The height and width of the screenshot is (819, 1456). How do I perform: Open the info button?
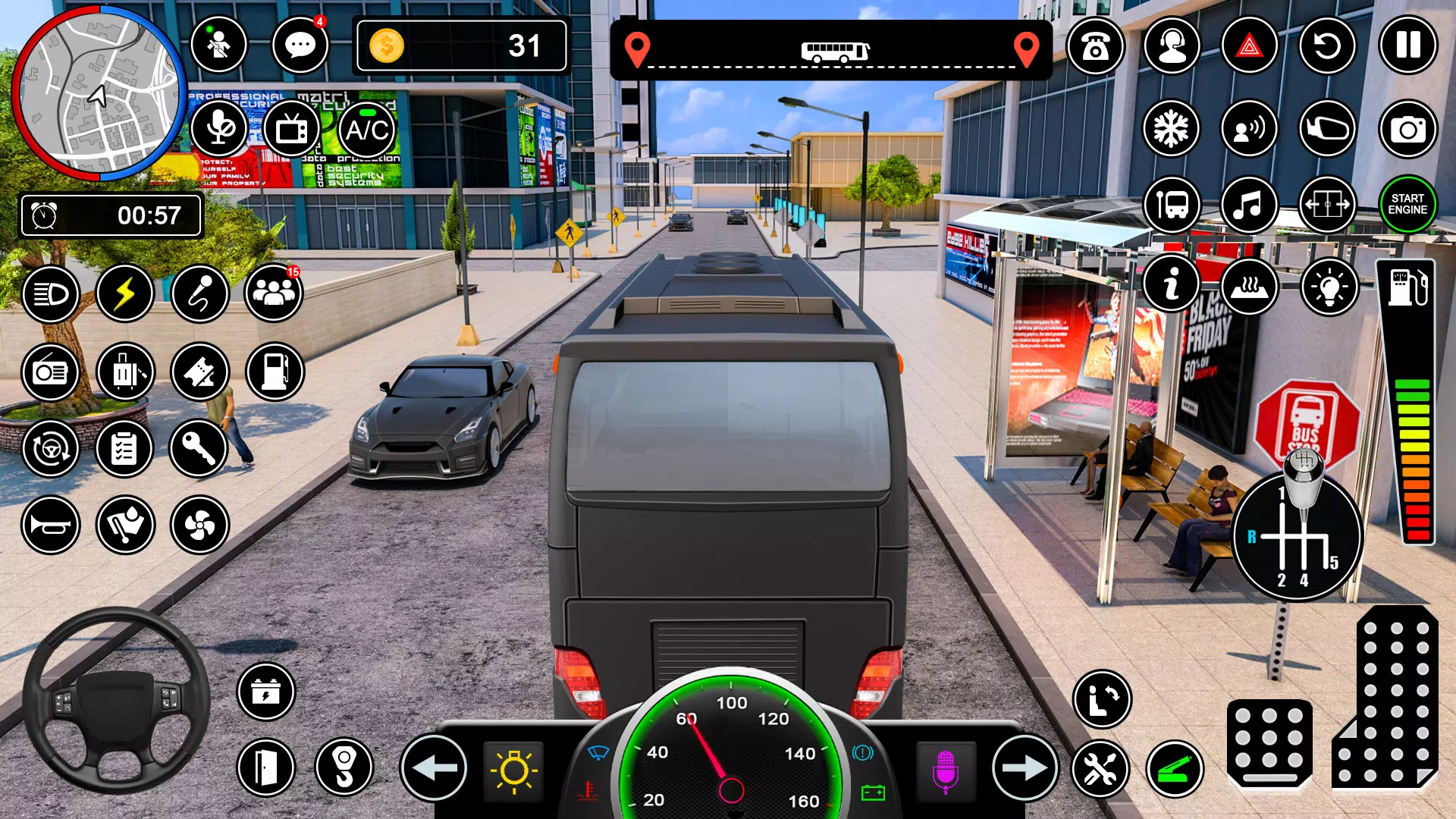click(1172, 284)
